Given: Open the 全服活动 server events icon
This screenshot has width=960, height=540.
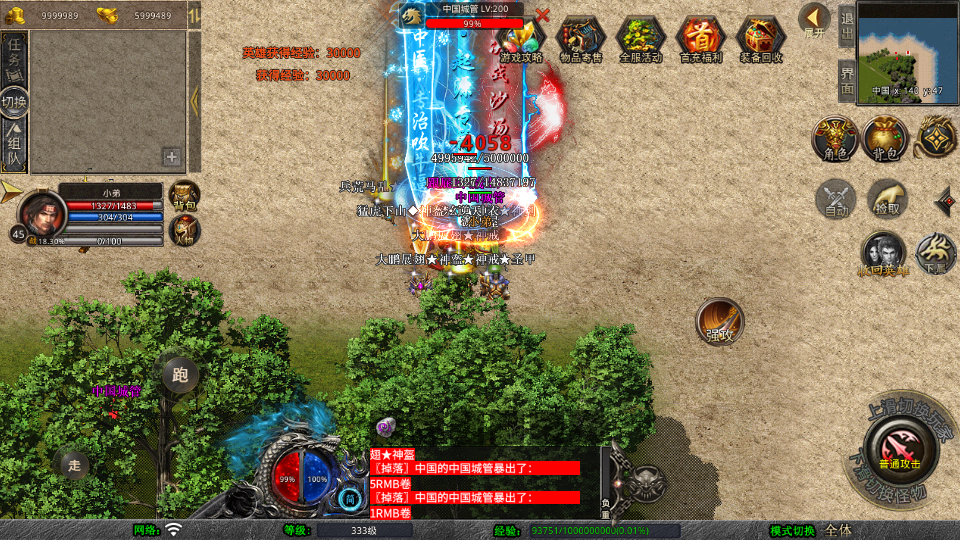Looking at the screenshot, I should tap(640, 38).
